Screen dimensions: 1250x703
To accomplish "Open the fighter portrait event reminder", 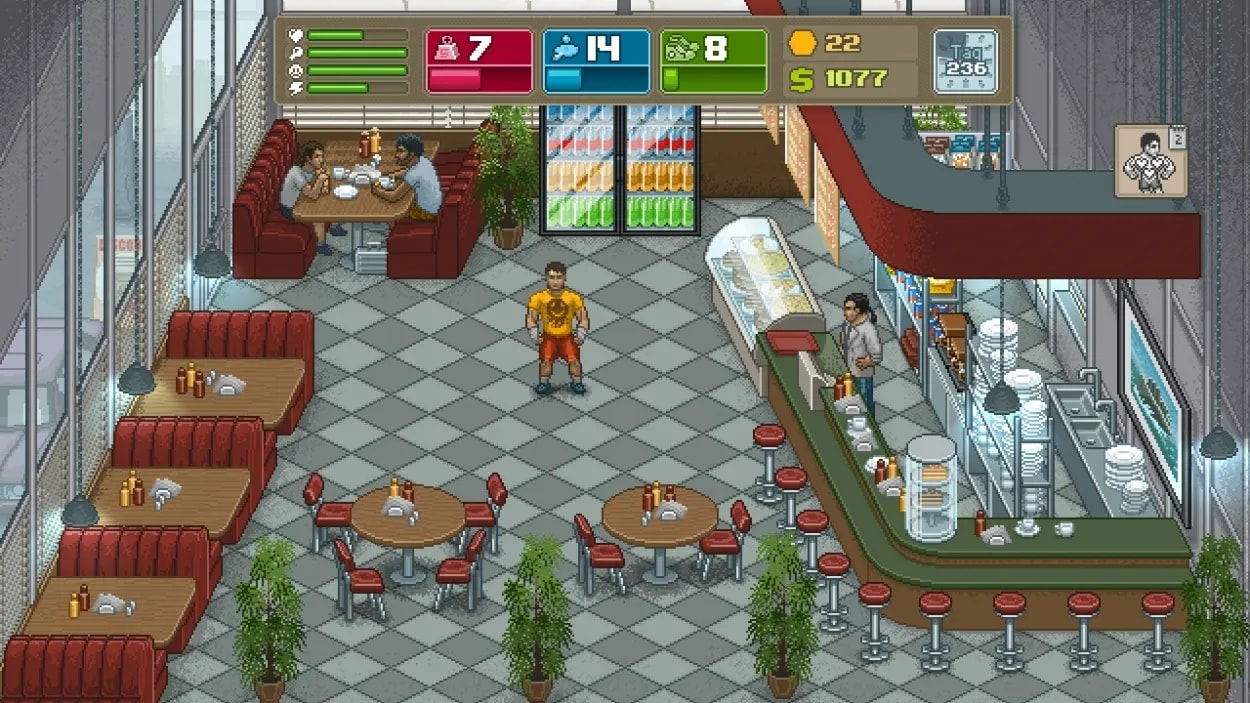I will (1149, 160).
